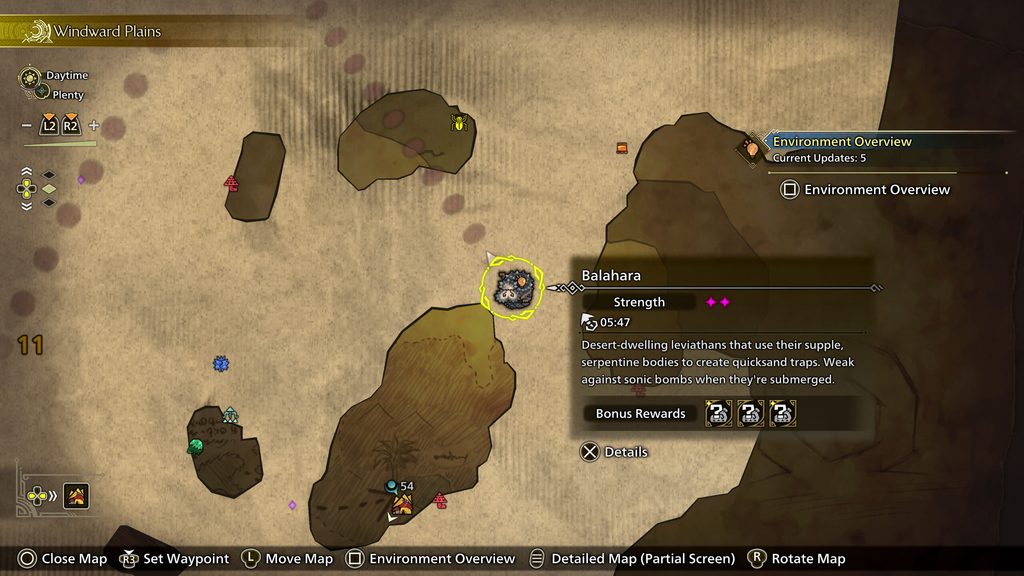Open Detailed Map (Partial Screen) option

[631, 559]
